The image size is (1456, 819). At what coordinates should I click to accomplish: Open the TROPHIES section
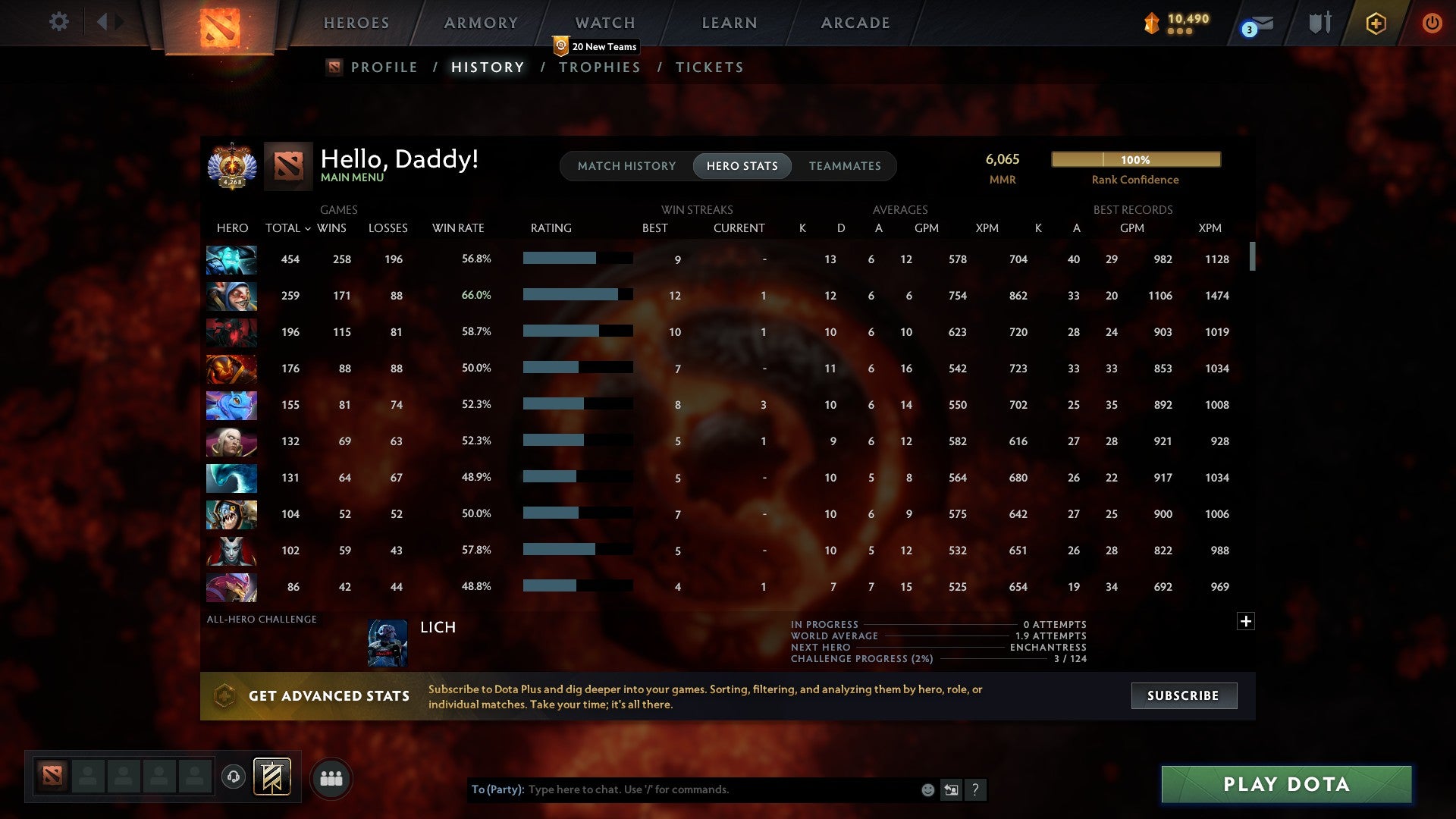[599, 67]
